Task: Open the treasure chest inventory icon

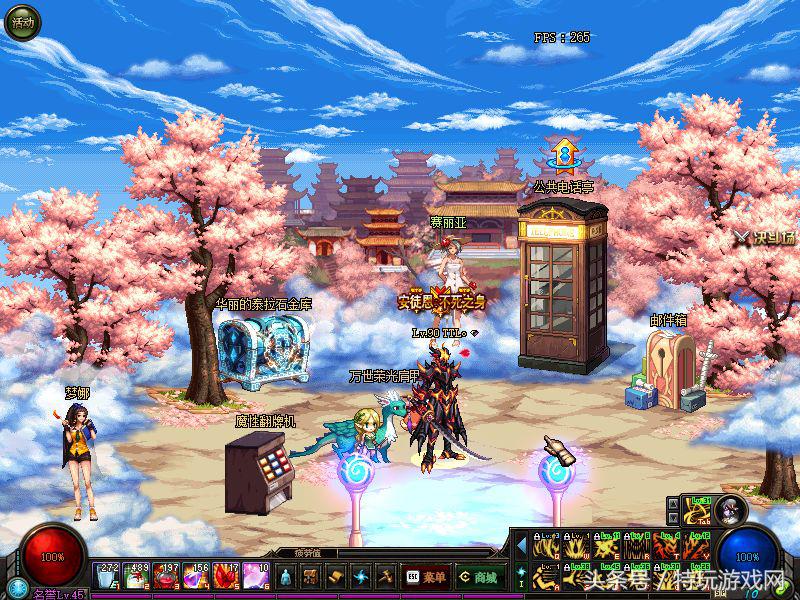Action: click(x=311, y=576)
